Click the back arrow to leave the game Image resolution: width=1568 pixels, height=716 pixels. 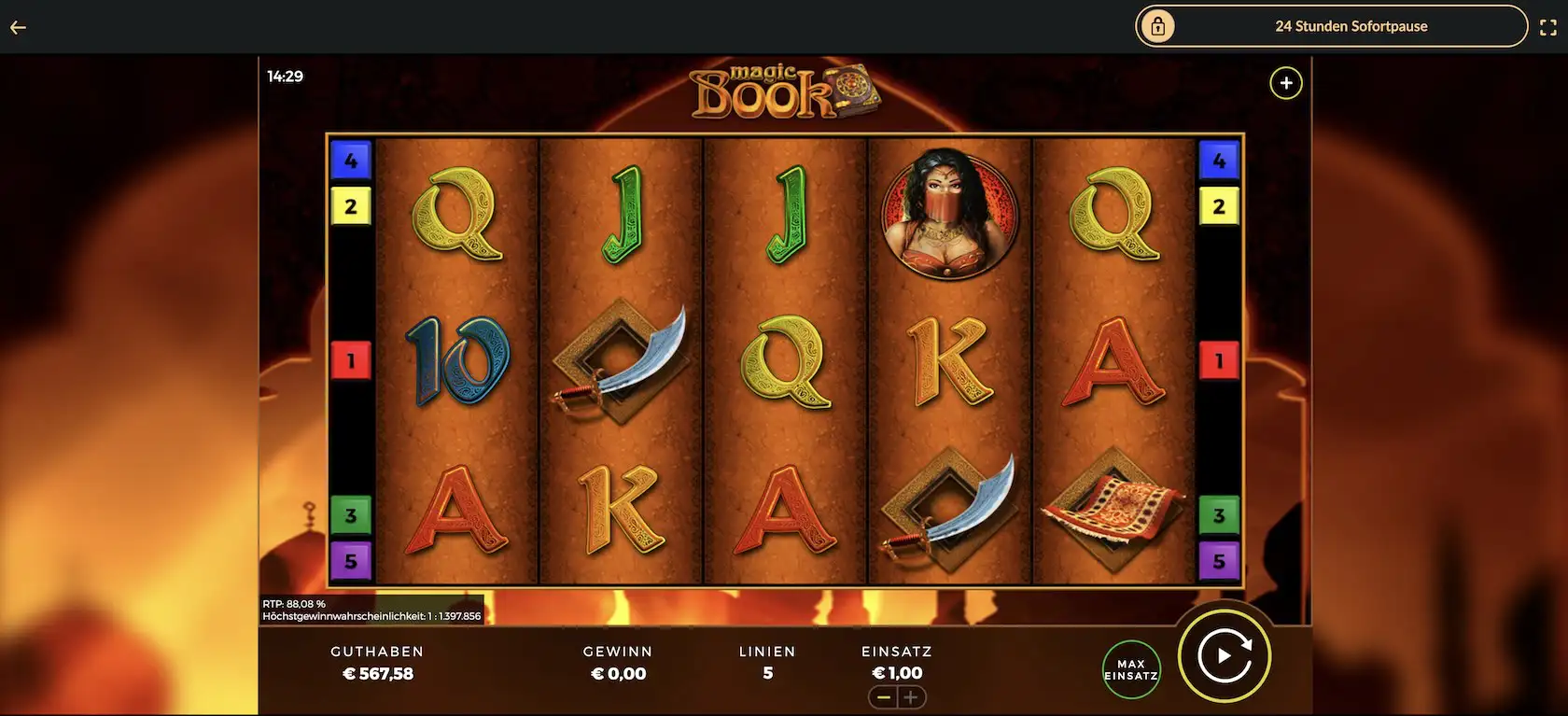[x=17, y=26]
